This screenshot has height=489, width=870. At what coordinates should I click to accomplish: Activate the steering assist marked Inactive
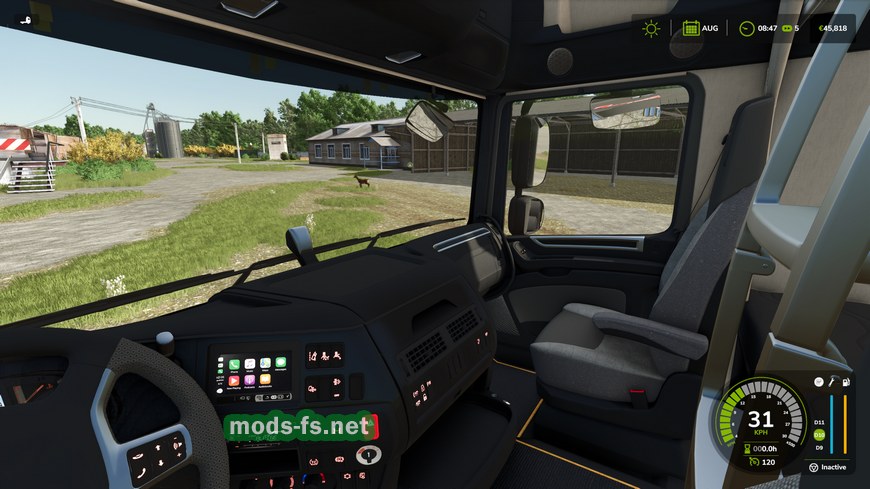point(814,467)
